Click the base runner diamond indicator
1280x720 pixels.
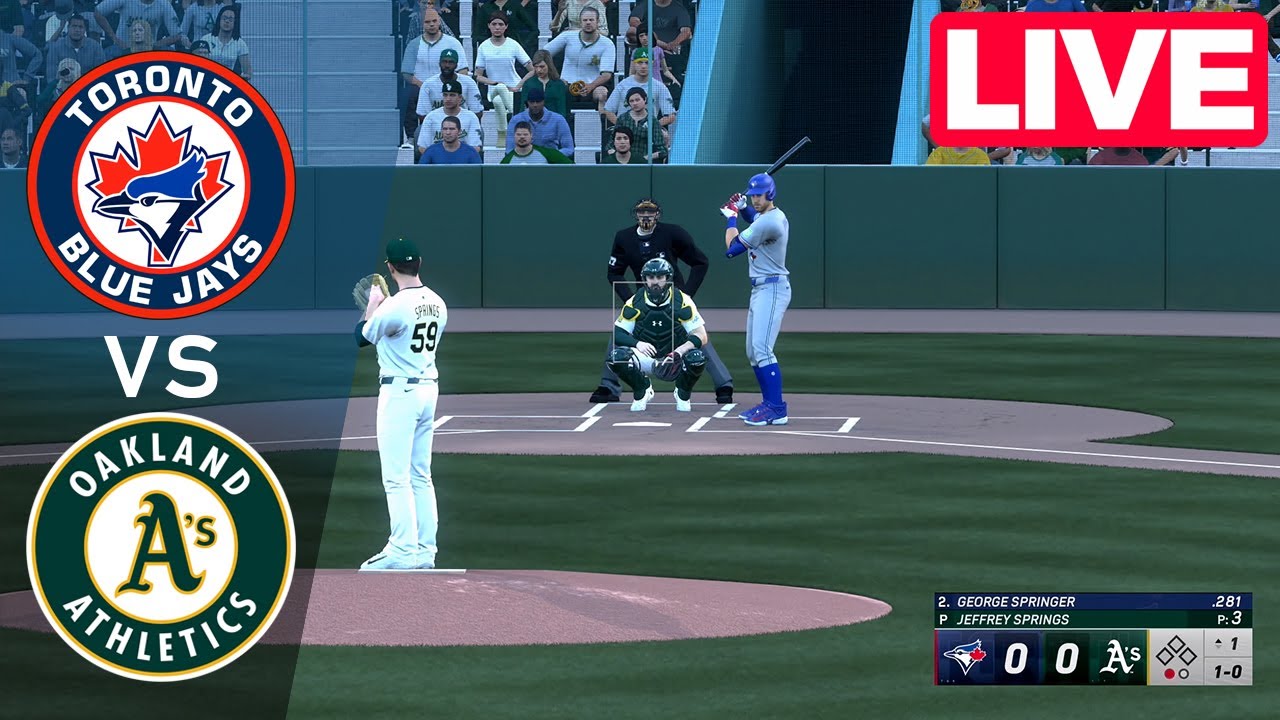coord(1177,651)
